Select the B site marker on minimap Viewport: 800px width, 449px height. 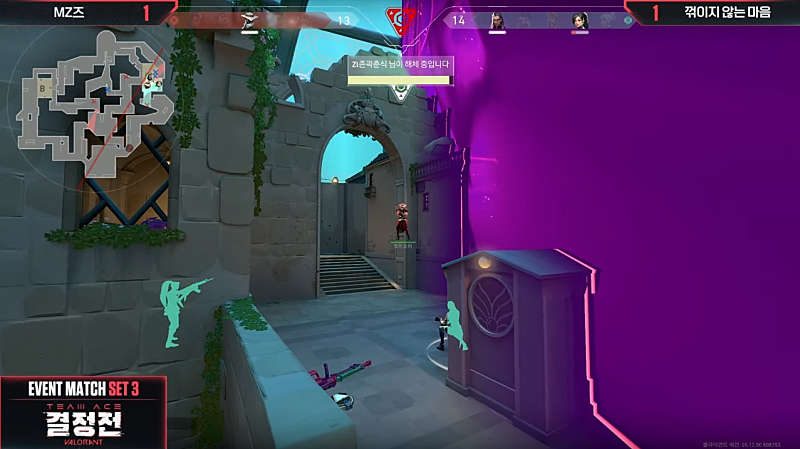coord(43,87)
